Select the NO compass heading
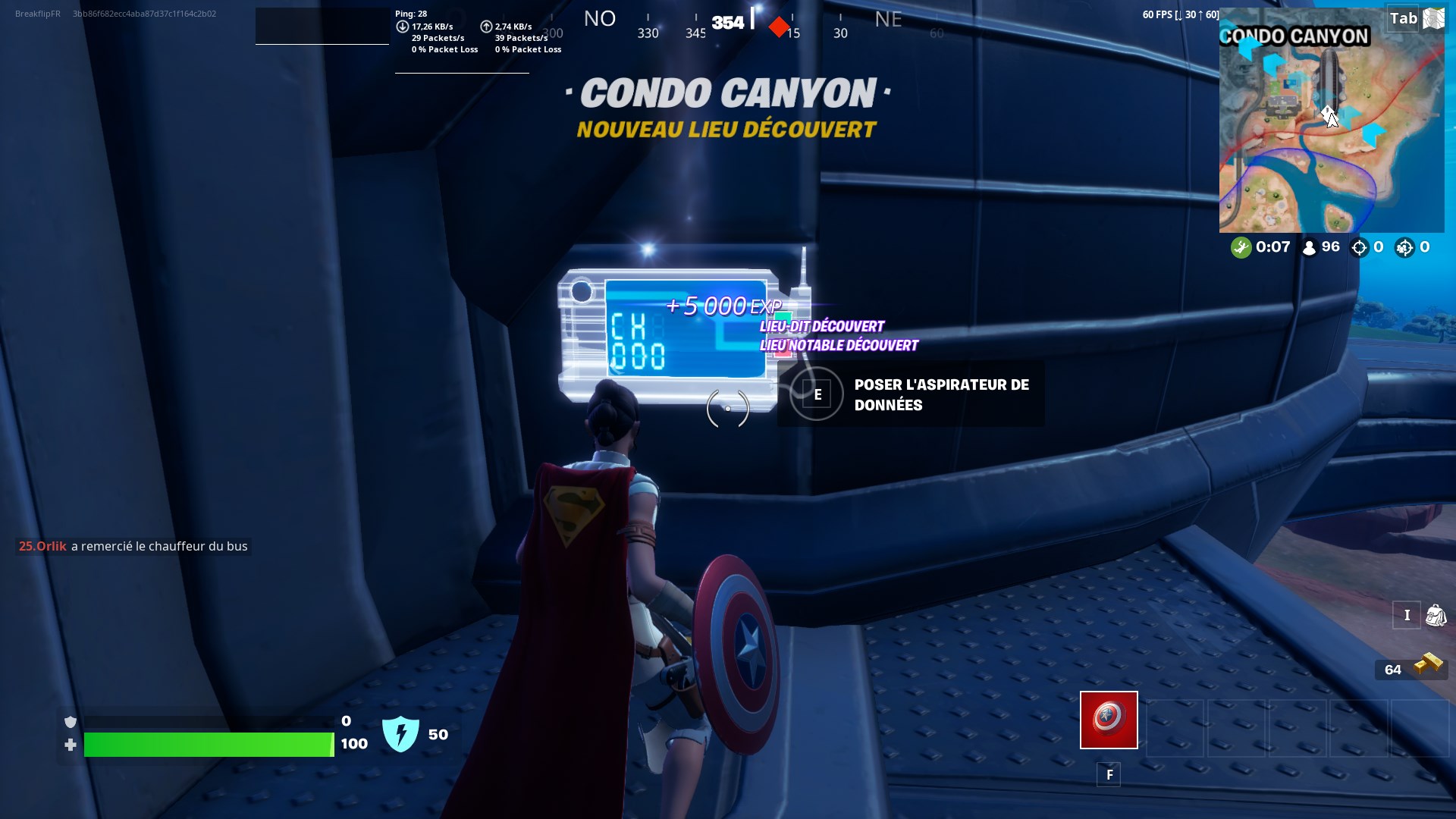Viewport: 1456px width, 819px height. point(599,18)
